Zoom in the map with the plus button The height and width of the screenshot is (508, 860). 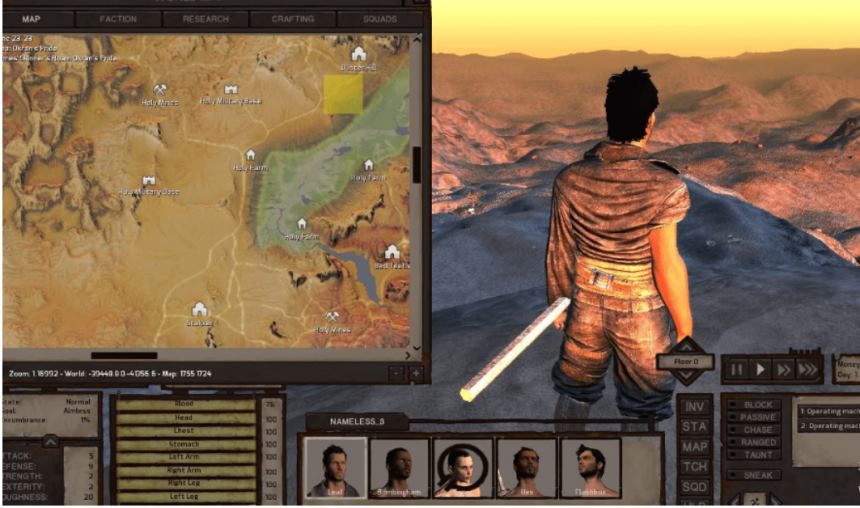[x=415, y=373]
